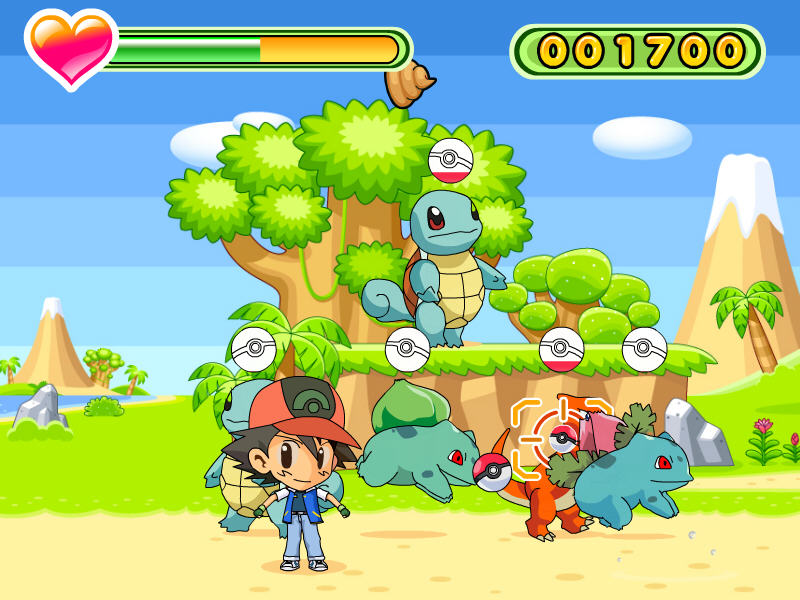Select the Poké Ball marker above Bulbasaur
800x600 pixels.
(408, 349)
